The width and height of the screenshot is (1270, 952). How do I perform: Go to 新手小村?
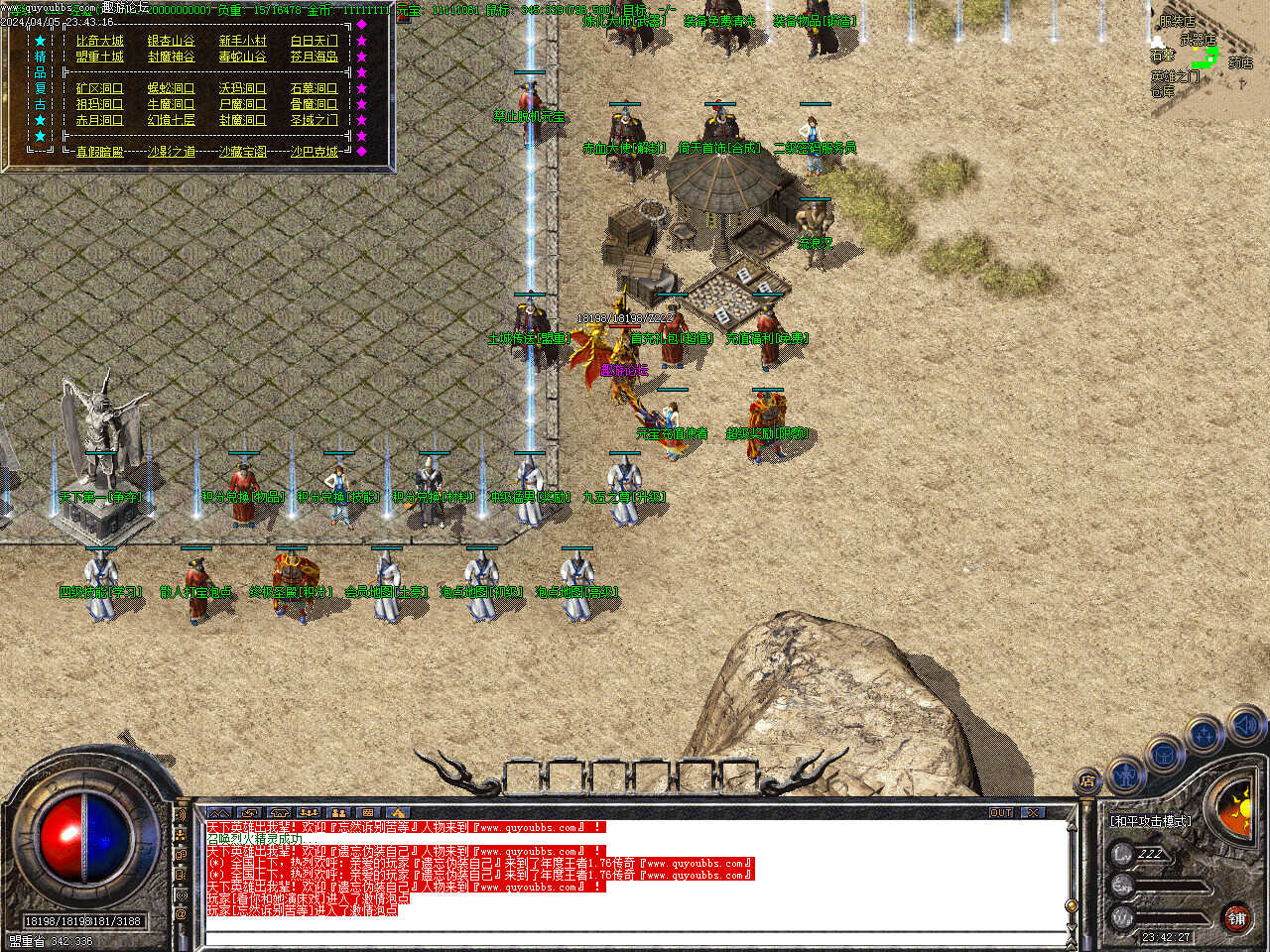tap(243, 41)
